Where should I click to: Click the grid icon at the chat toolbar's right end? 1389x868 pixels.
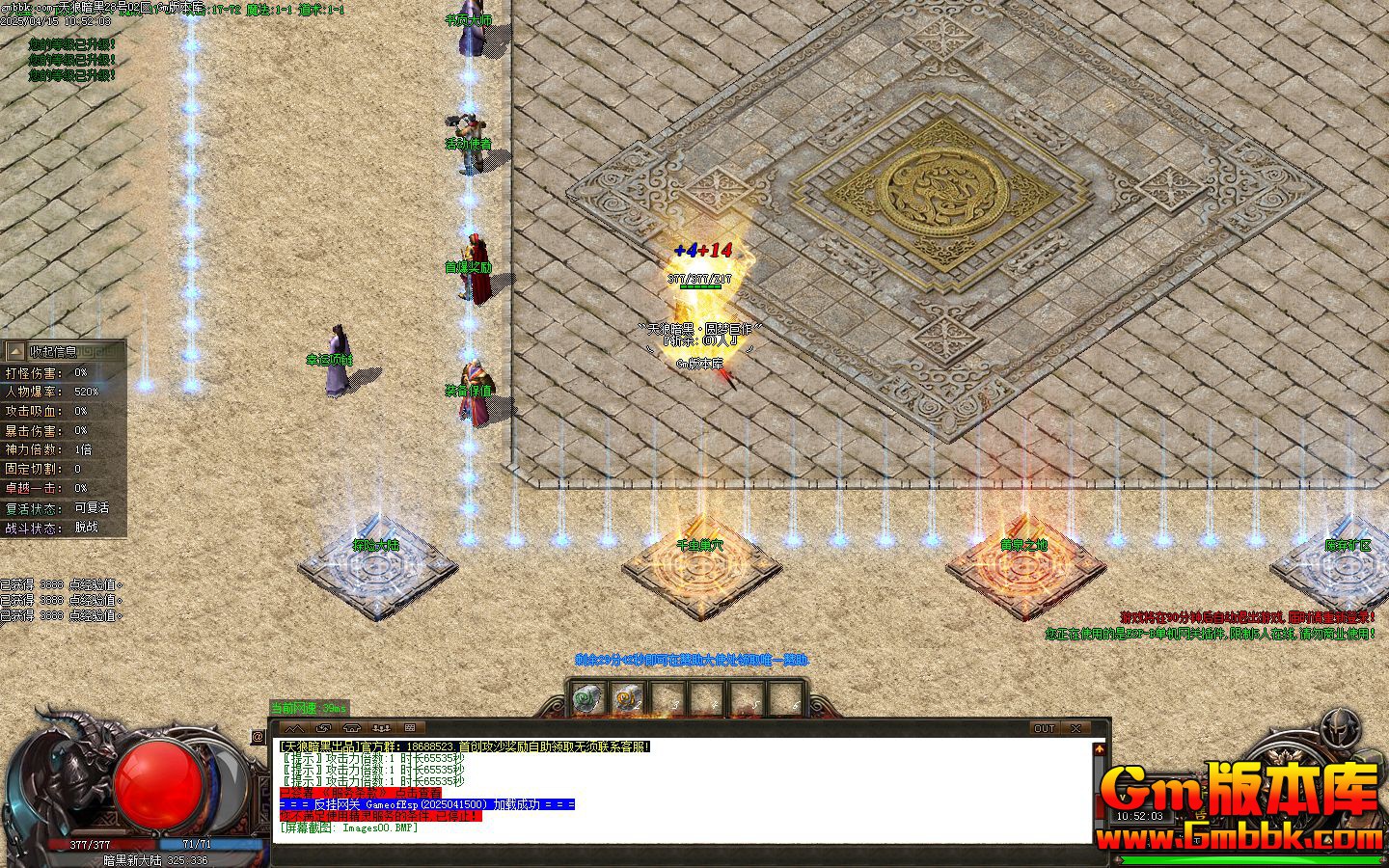click(409, 727)
